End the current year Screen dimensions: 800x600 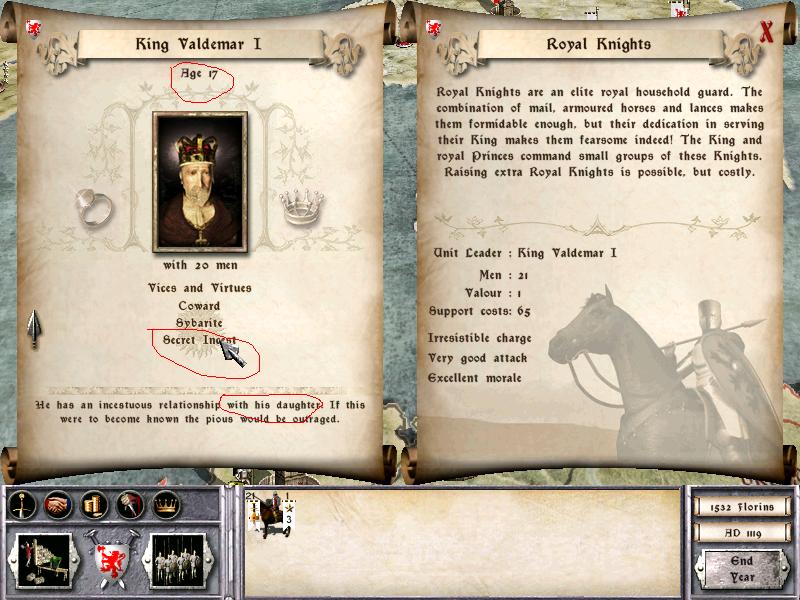(741, 570)
